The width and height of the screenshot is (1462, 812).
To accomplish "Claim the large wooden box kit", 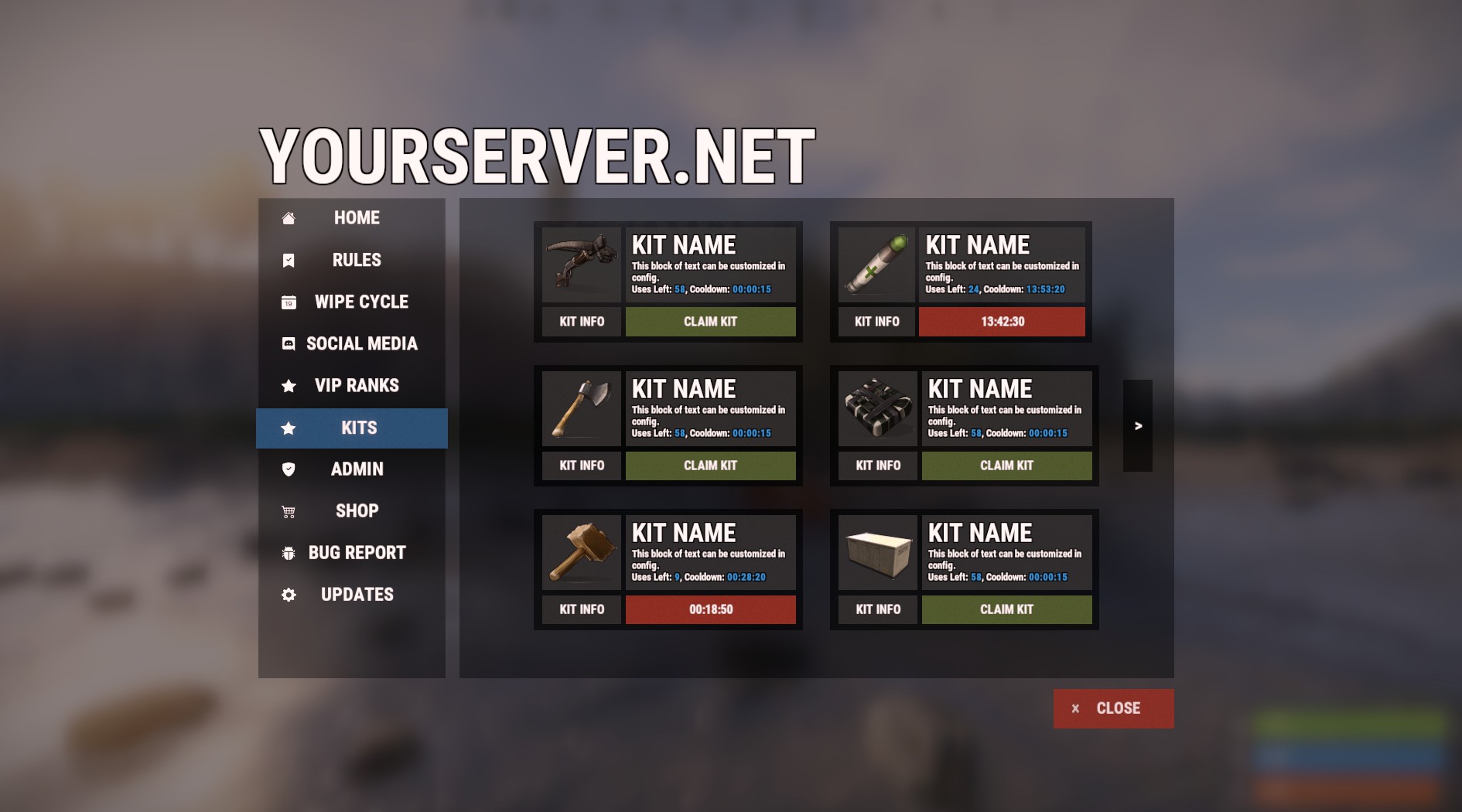I will click(x=1006, y=609).
